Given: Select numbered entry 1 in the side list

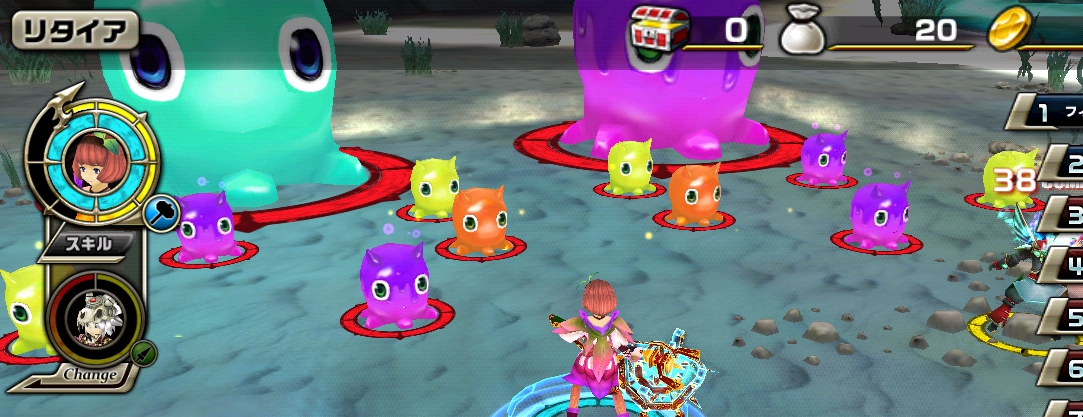Looking at the screenshot, I should 1048,112.
